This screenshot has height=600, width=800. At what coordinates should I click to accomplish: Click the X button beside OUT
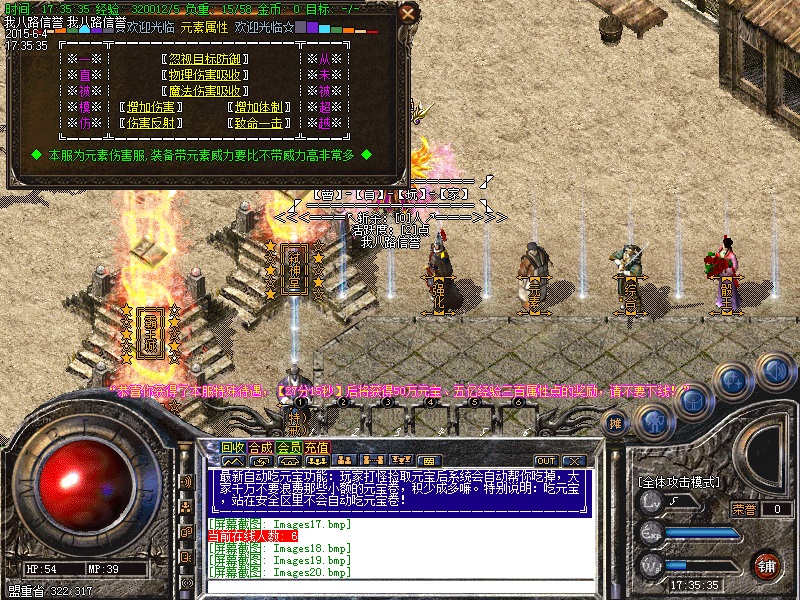574,460
